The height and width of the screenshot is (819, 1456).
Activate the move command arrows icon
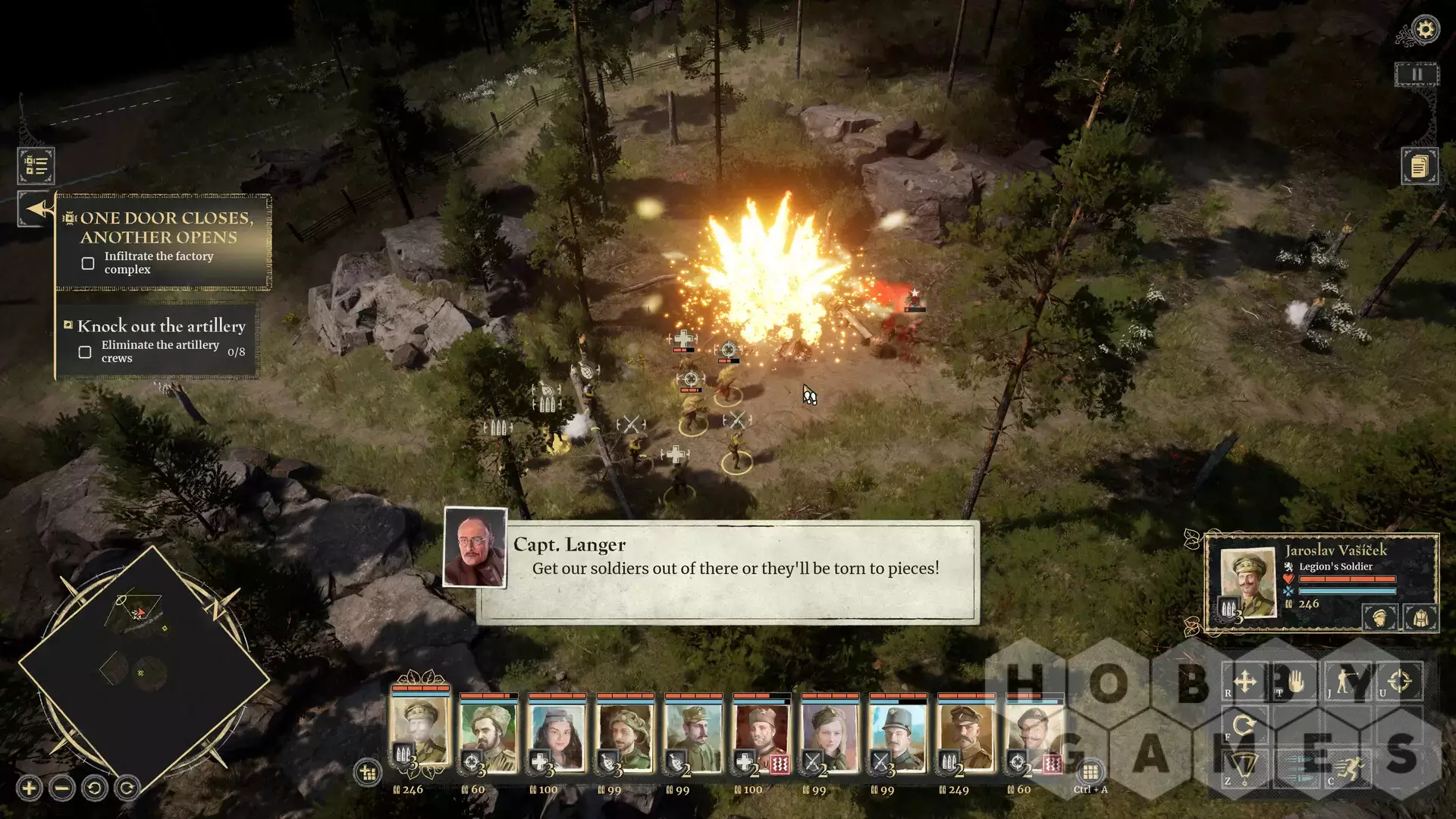pos(1244,681)
